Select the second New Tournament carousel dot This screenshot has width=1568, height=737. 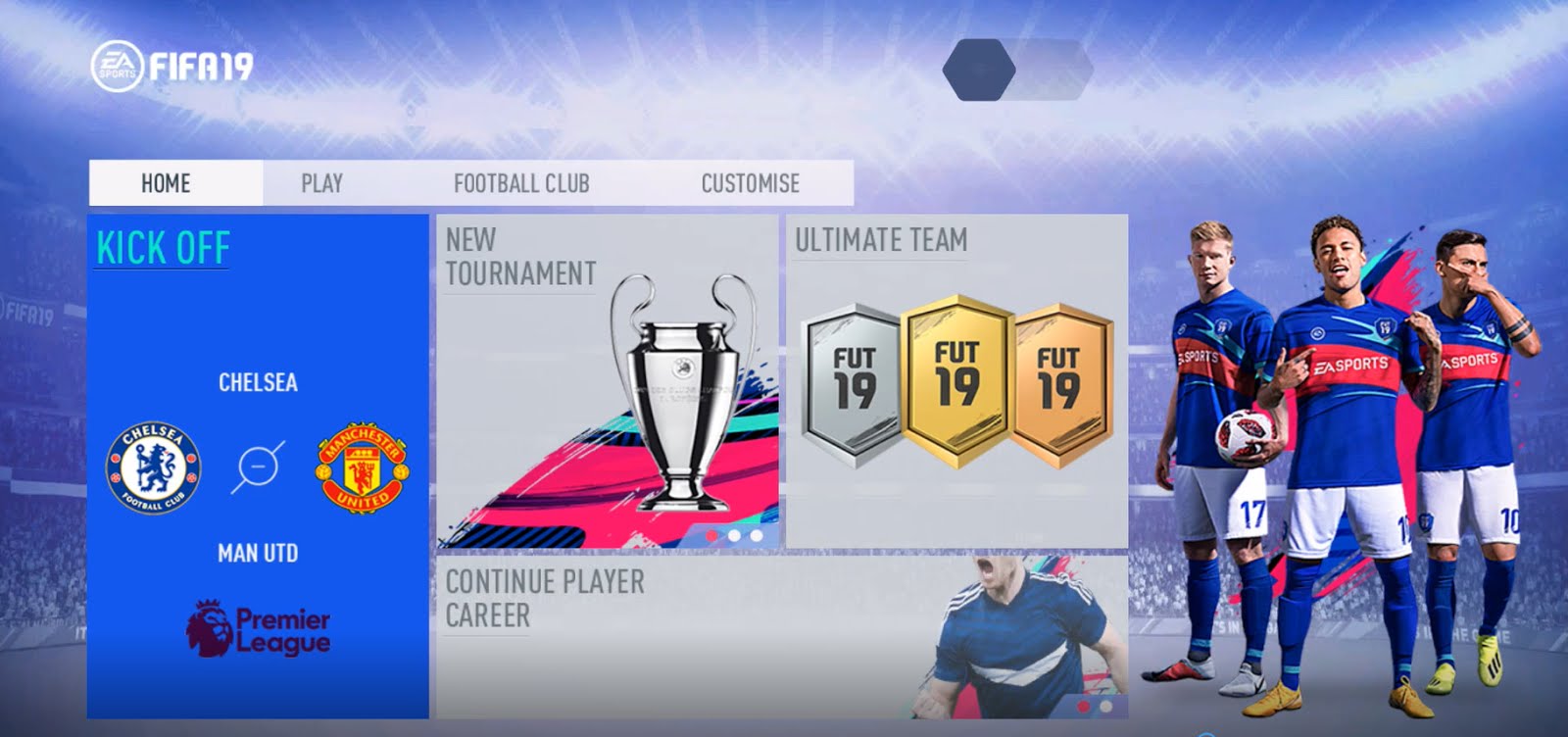734,536
